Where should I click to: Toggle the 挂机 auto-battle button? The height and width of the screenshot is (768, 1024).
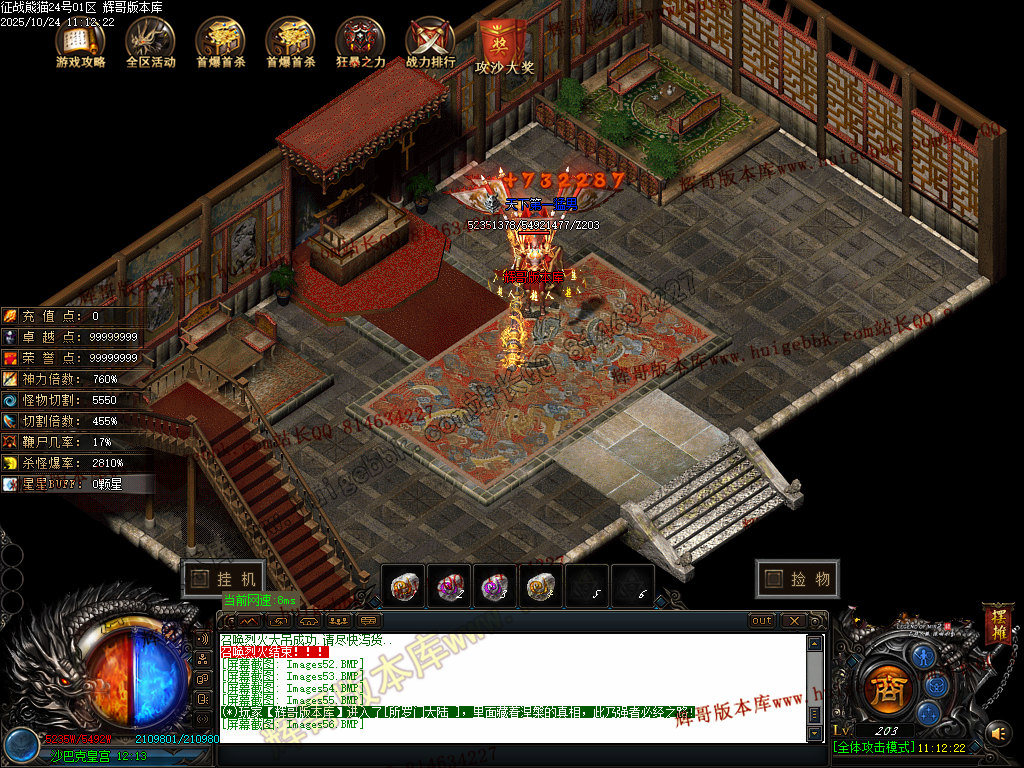pyautogui.click(x=223, y=579)
